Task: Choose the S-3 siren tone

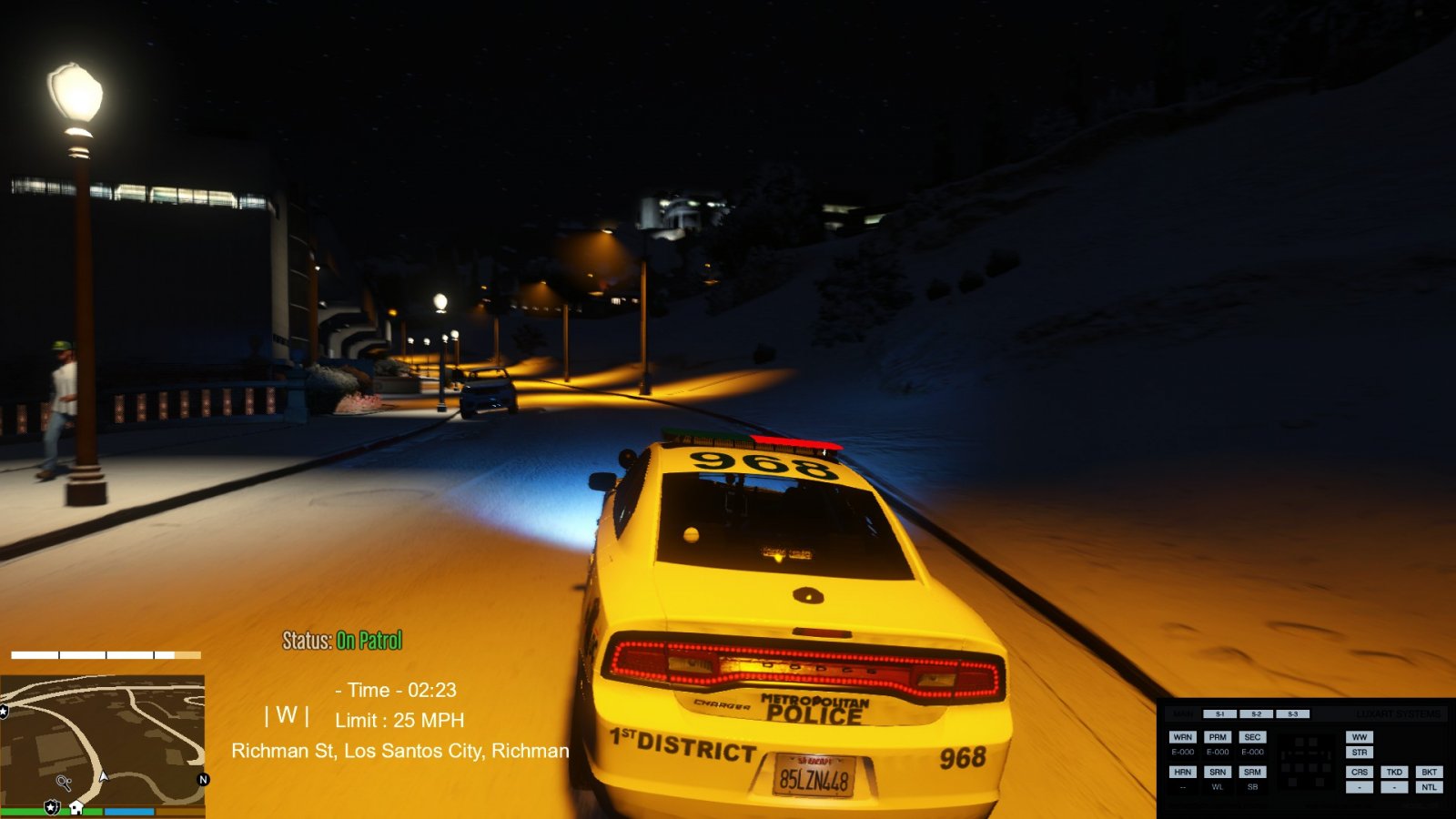Action: click(x=1292, y=714)
